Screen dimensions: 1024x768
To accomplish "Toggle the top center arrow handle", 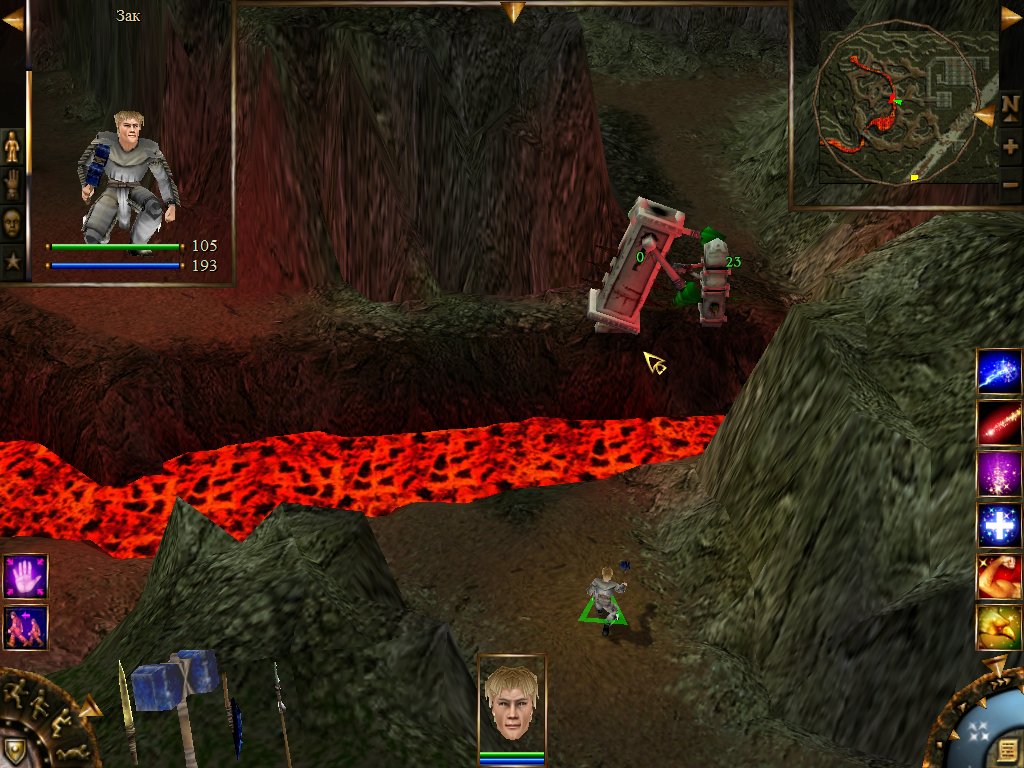I will pyautogui.click(x=513, y=11).
